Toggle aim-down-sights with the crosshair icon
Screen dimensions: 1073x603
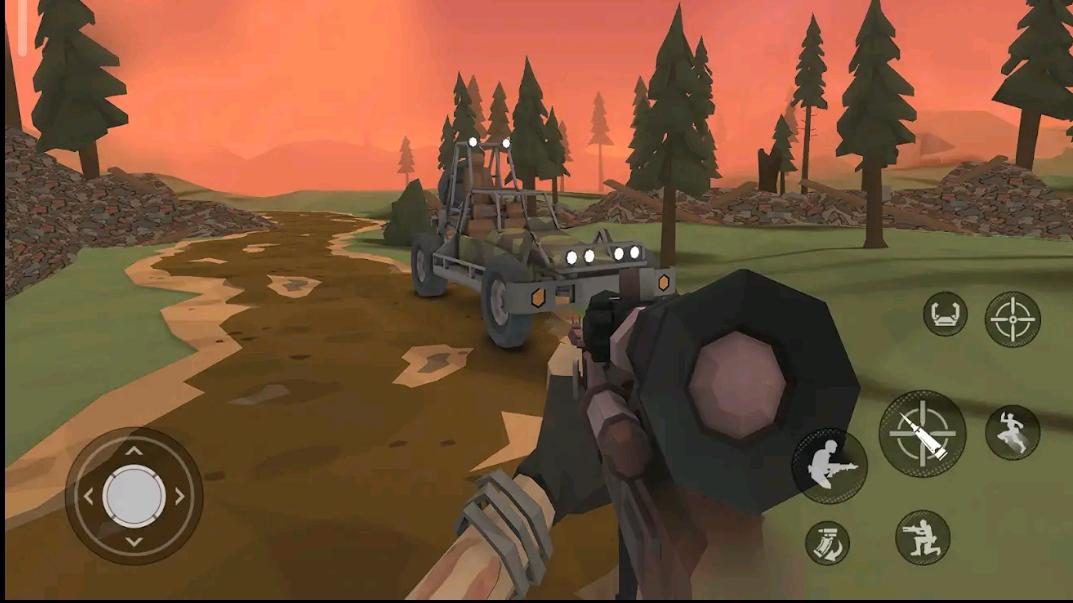(1012, 319)
